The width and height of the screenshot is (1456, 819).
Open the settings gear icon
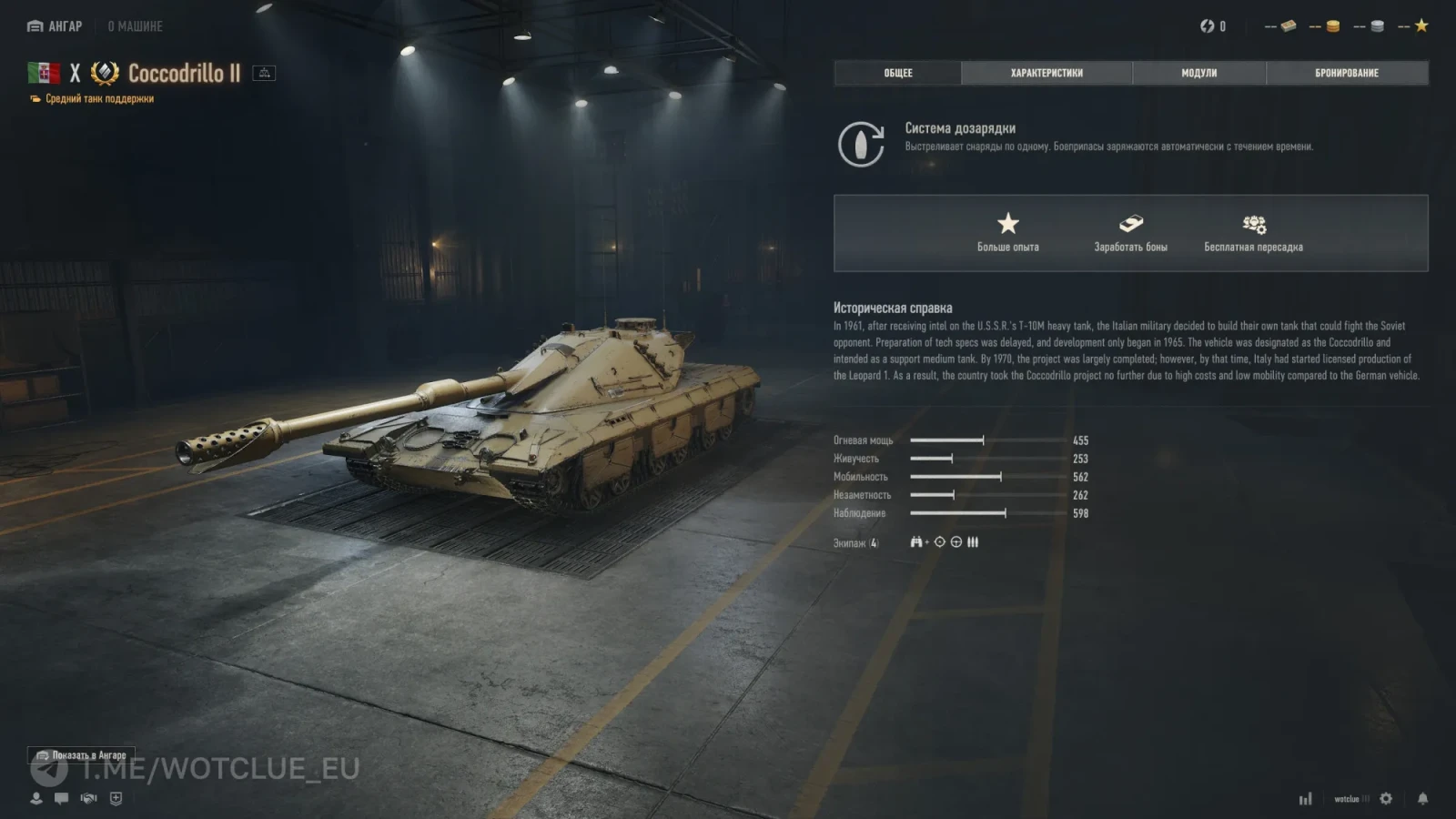(x=1386, y=798)
